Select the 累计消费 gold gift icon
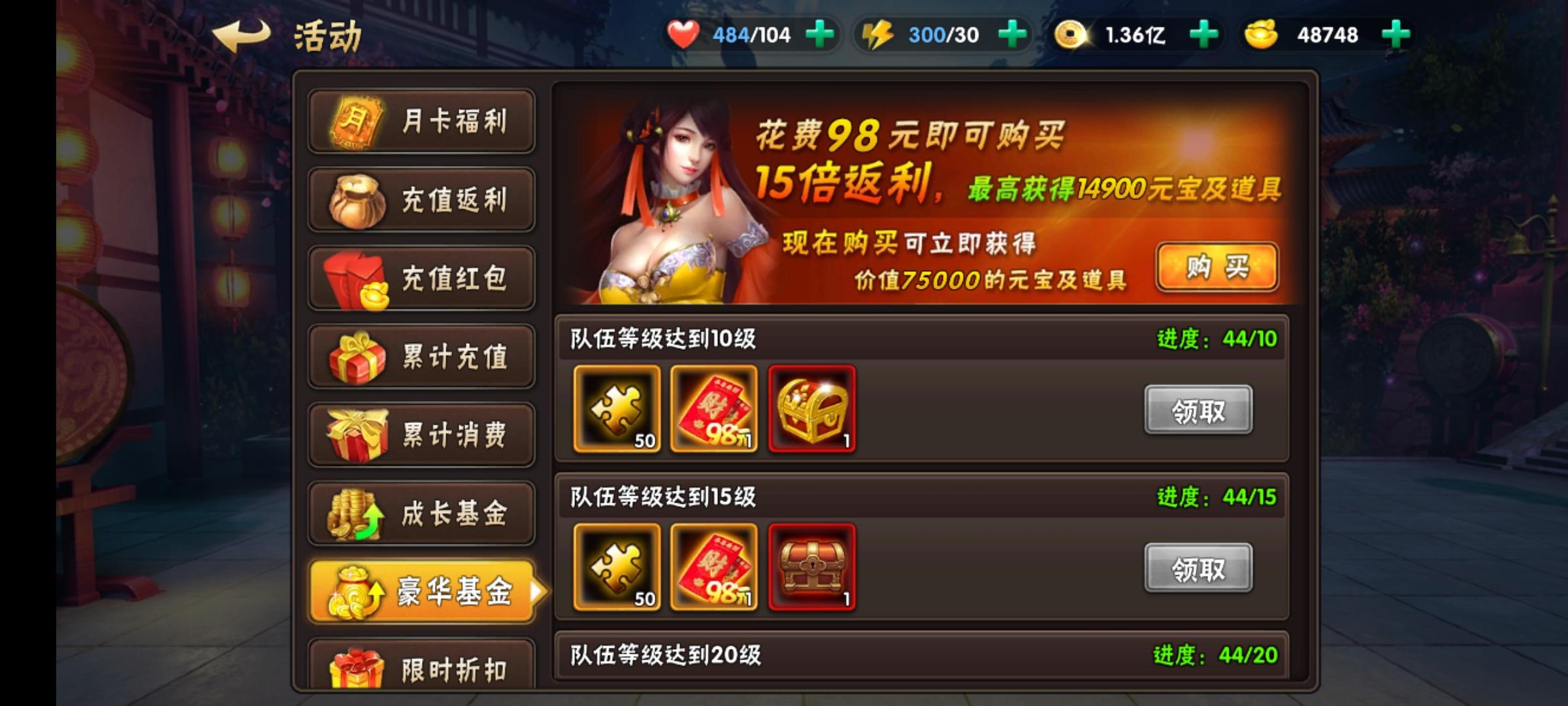 (x=356, y=435)
